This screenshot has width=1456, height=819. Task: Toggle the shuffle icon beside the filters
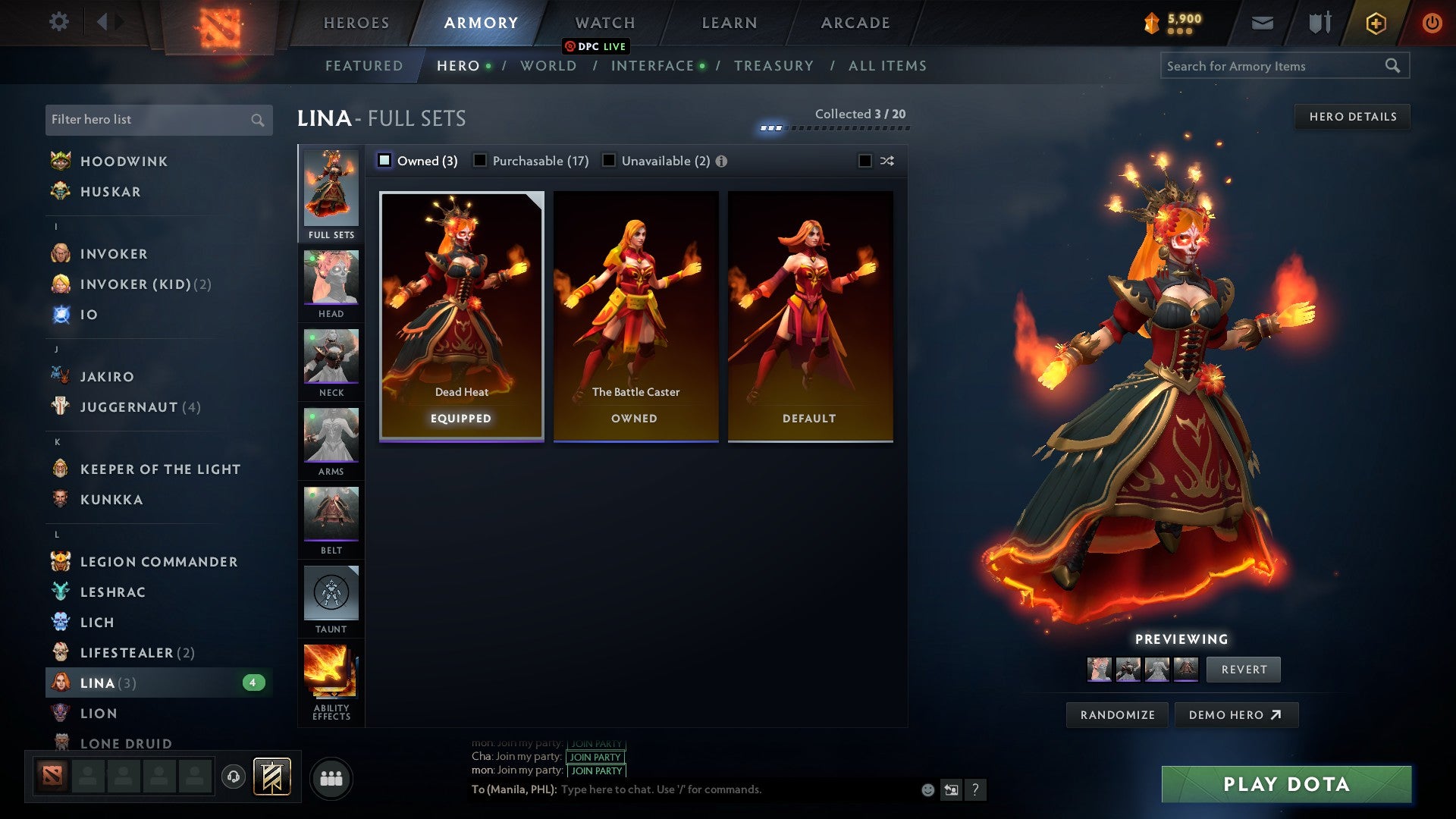point(886,160)
